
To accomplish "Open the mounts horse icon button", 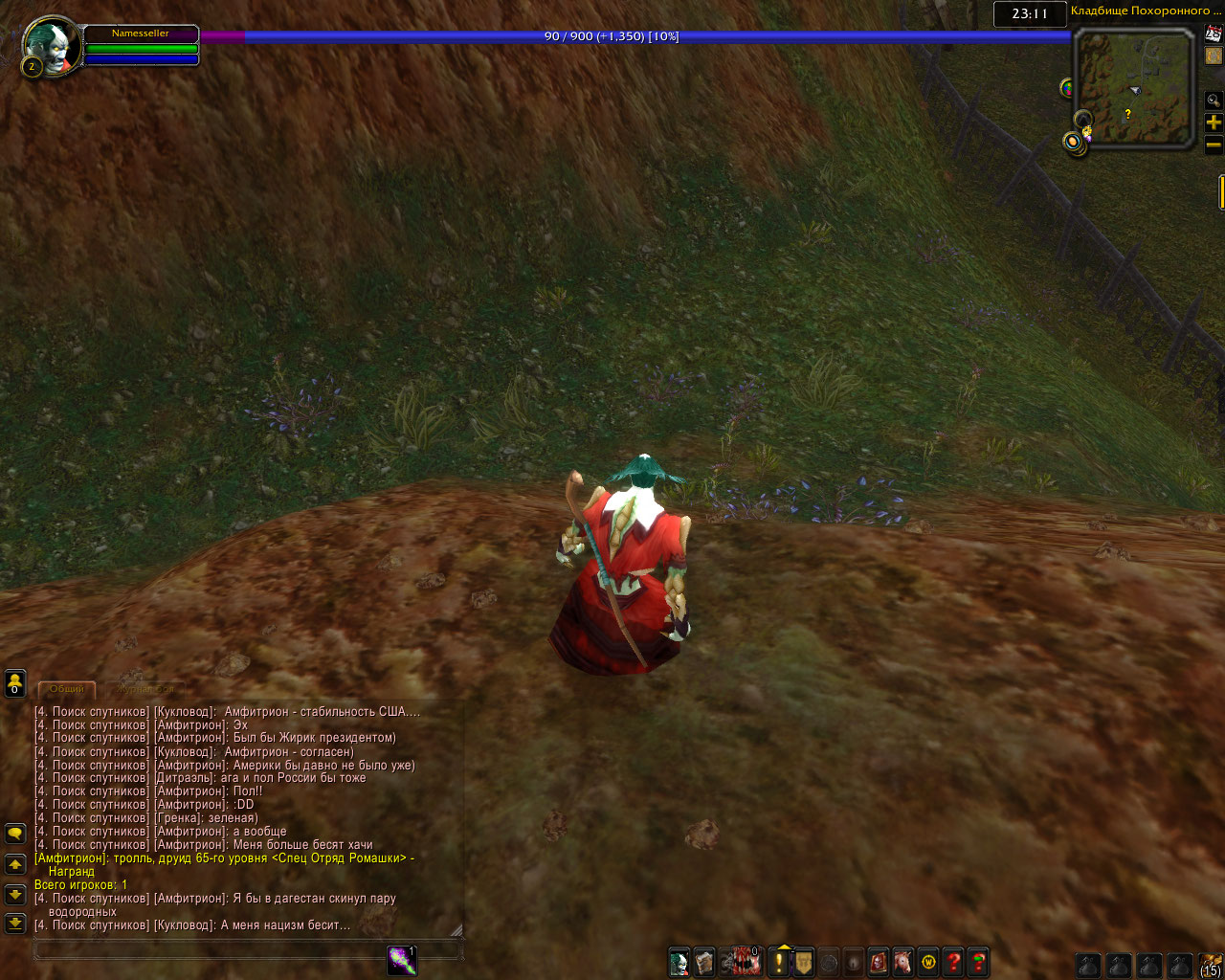I will [903, 962].
